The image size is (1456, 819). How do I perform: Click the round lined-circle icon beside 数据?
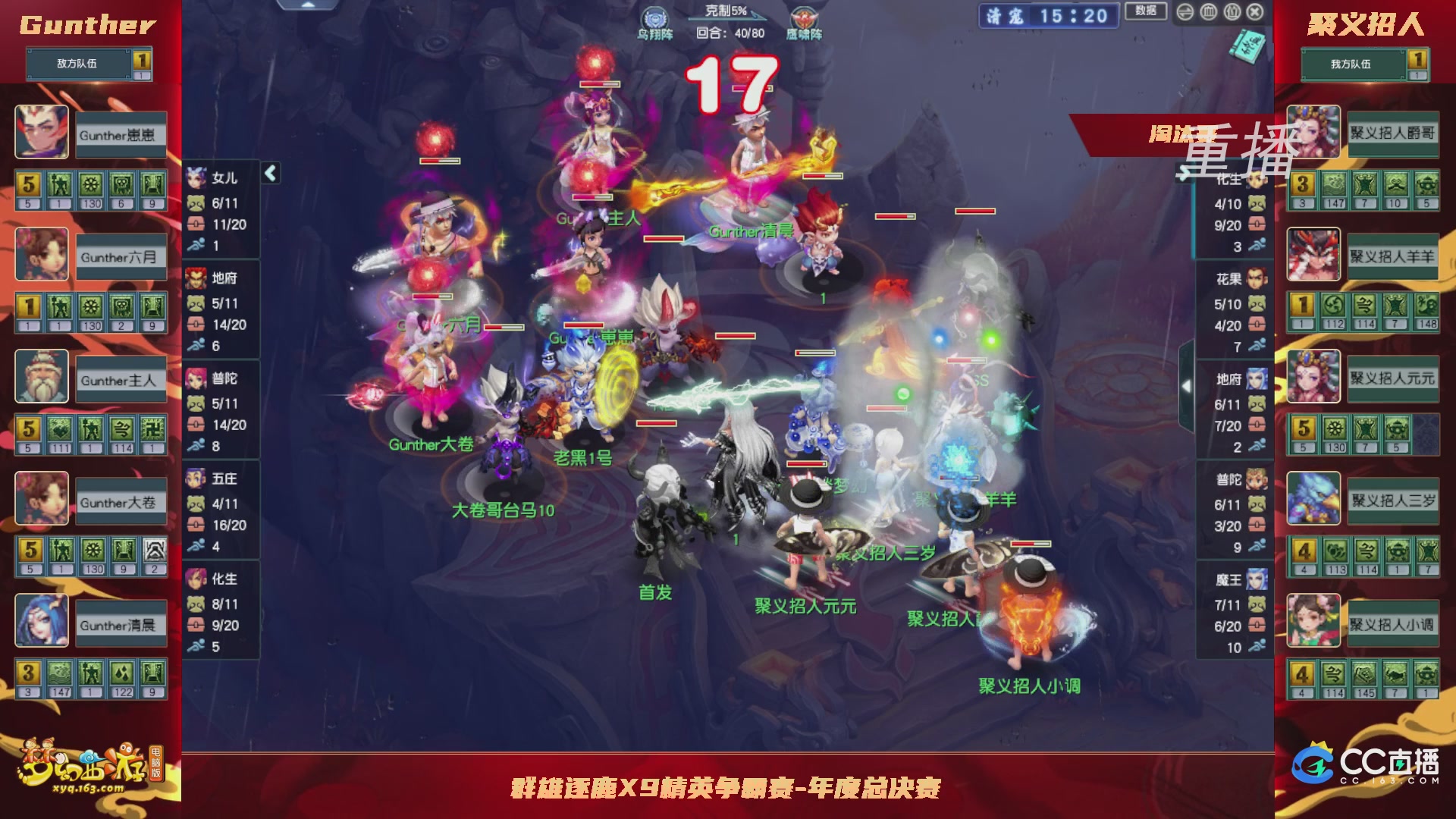(1185, 13)
